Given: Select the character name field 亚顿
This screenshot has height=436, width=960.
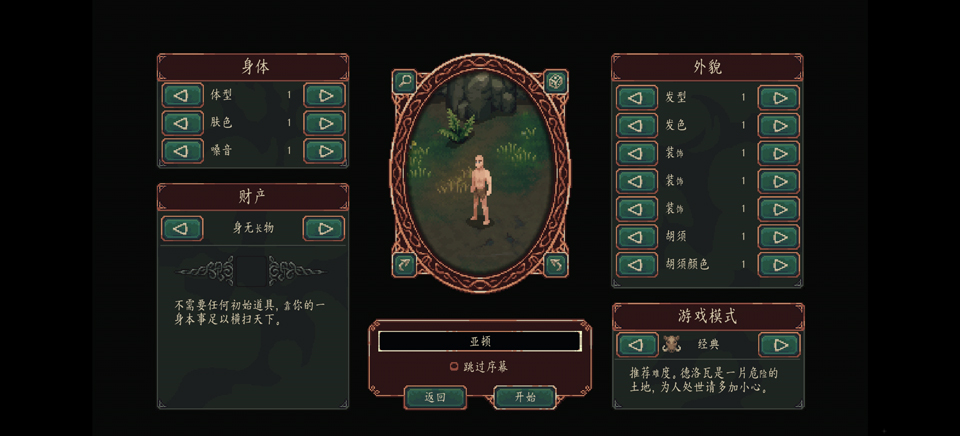Looking at the screenshot, I should click(x=480, y=341).
